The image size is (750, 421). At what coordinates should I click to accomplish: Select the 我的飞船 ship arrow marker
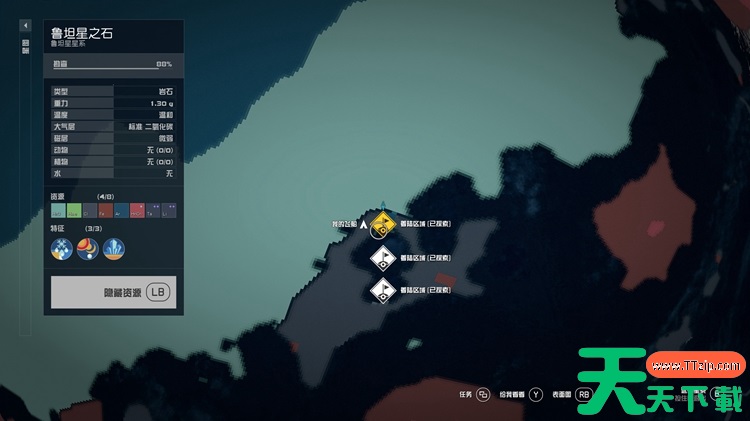coord(363,226)
